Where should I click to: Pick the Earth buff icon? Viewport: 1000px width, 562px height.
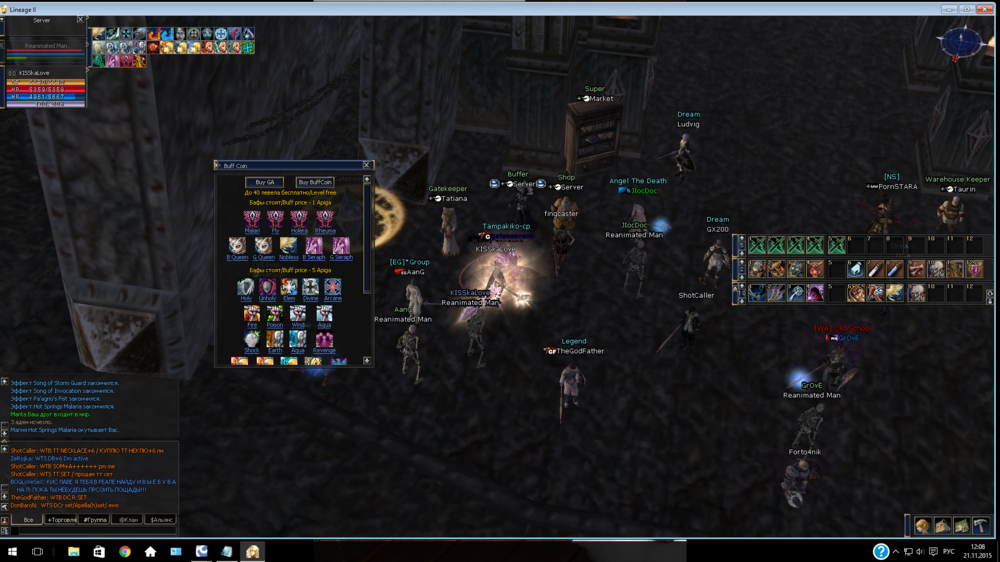[x=275, y=340]
